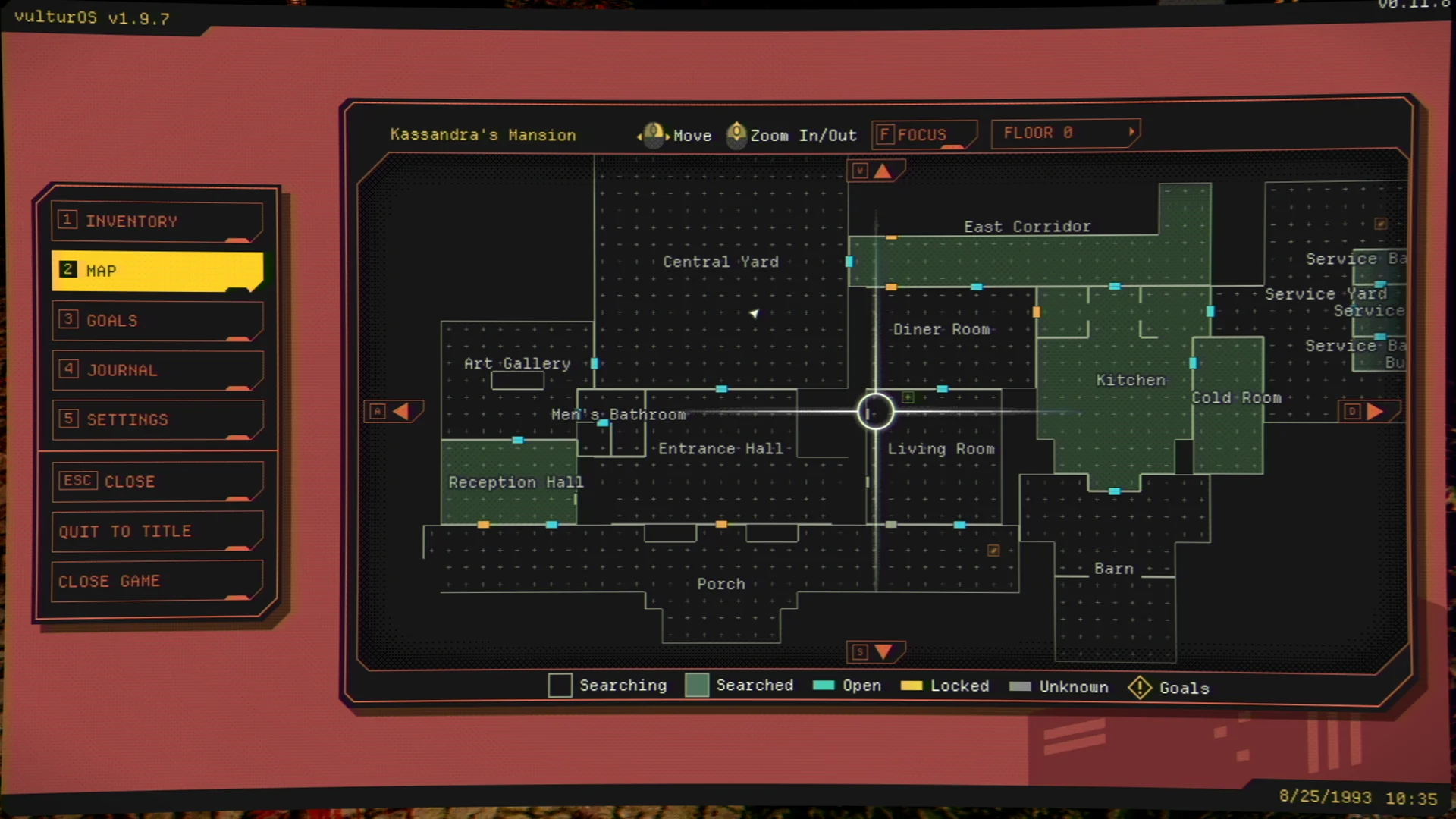Activate the Focus map button

point(922,135)
